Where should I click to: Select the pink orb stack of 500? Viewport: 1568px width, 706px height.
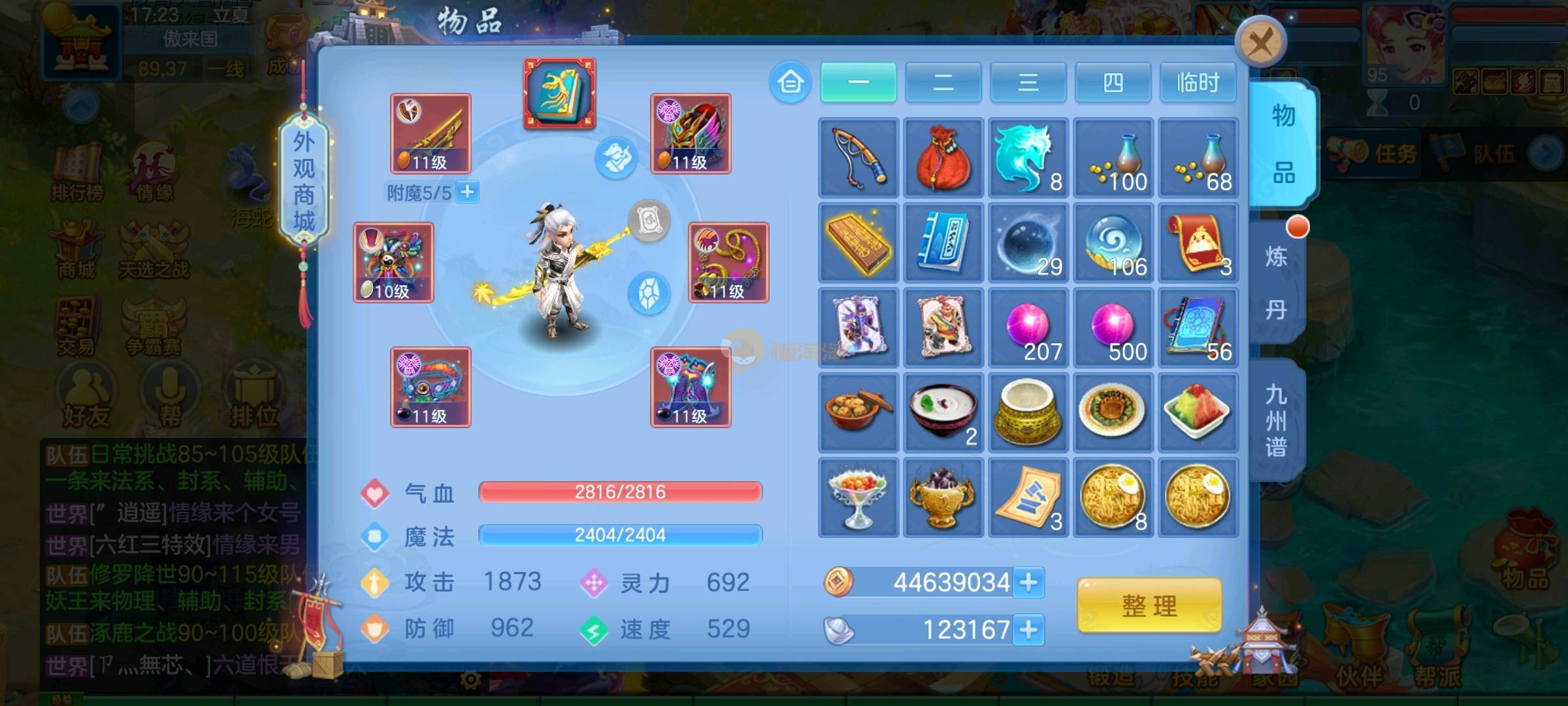pyautogui.click(x=1113, y=328)
